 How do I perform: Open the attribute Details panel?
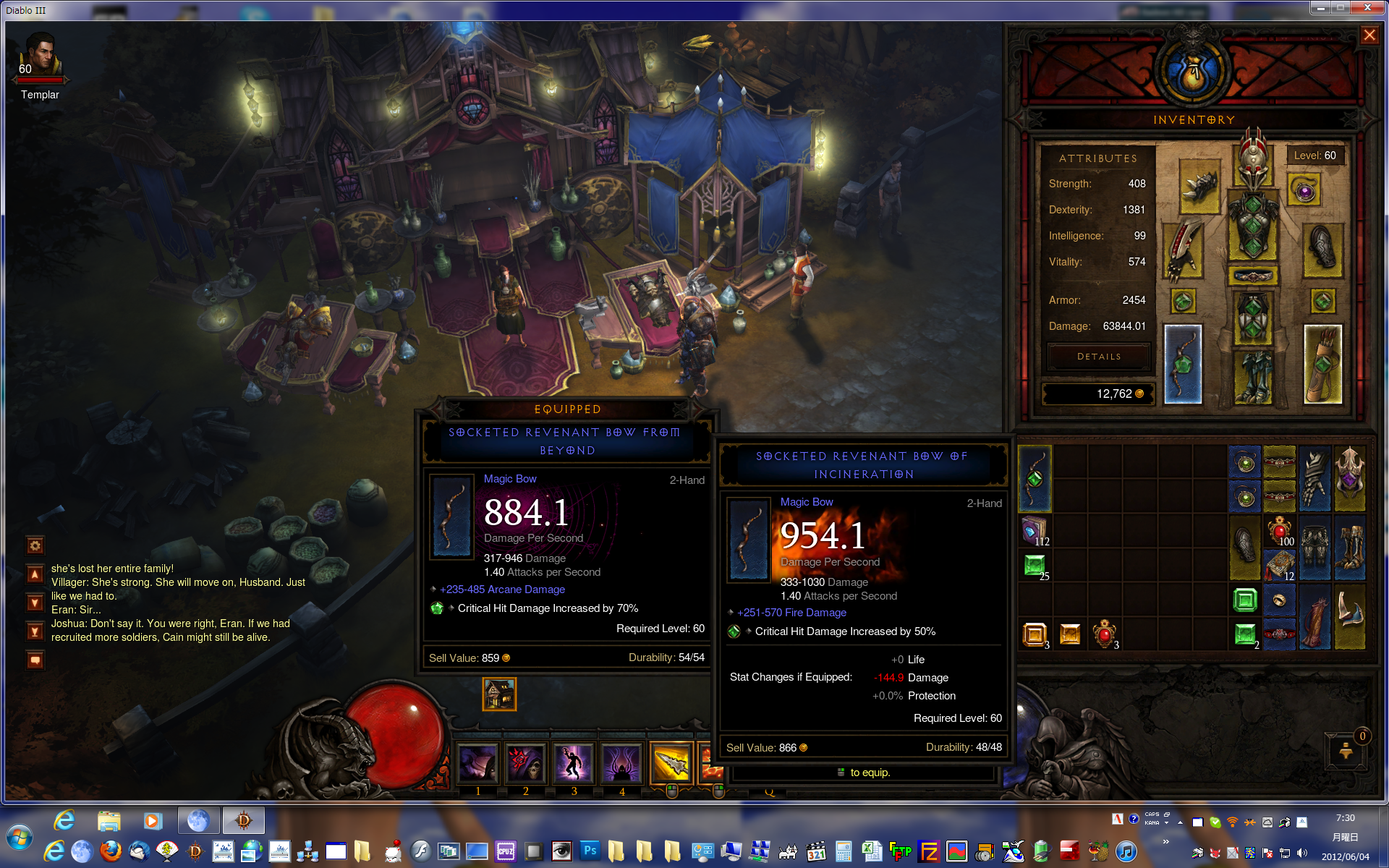(x=1098, y=357)
